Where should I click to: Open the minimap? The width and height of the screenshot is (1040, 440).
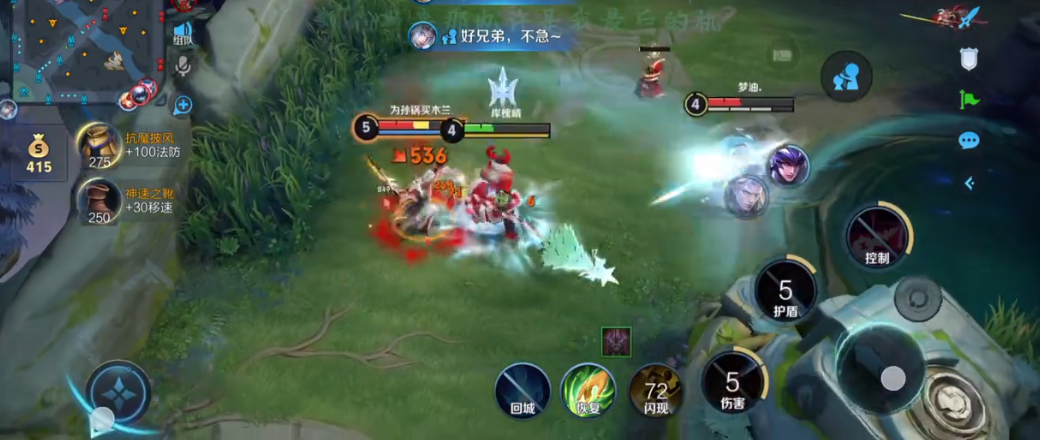(80, 45)
